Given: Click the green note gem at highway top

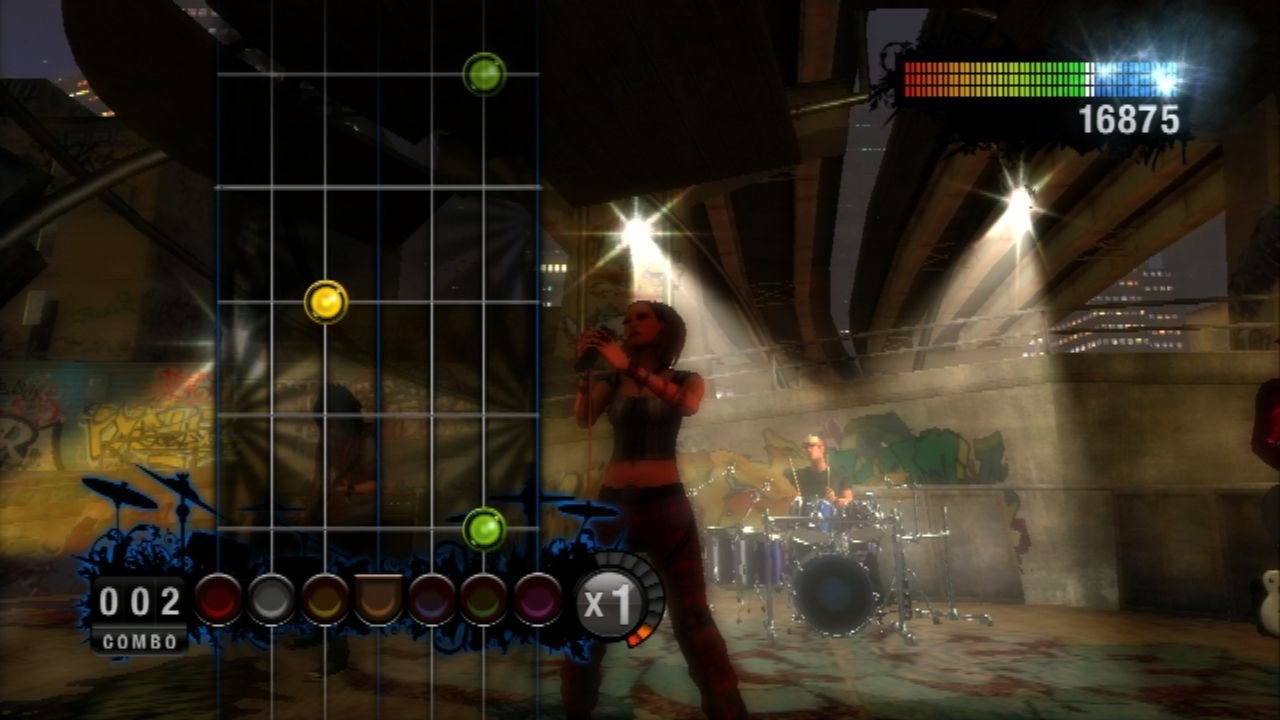Looking at the screenshot, I should pyautogui.click(x=483, y=72).
